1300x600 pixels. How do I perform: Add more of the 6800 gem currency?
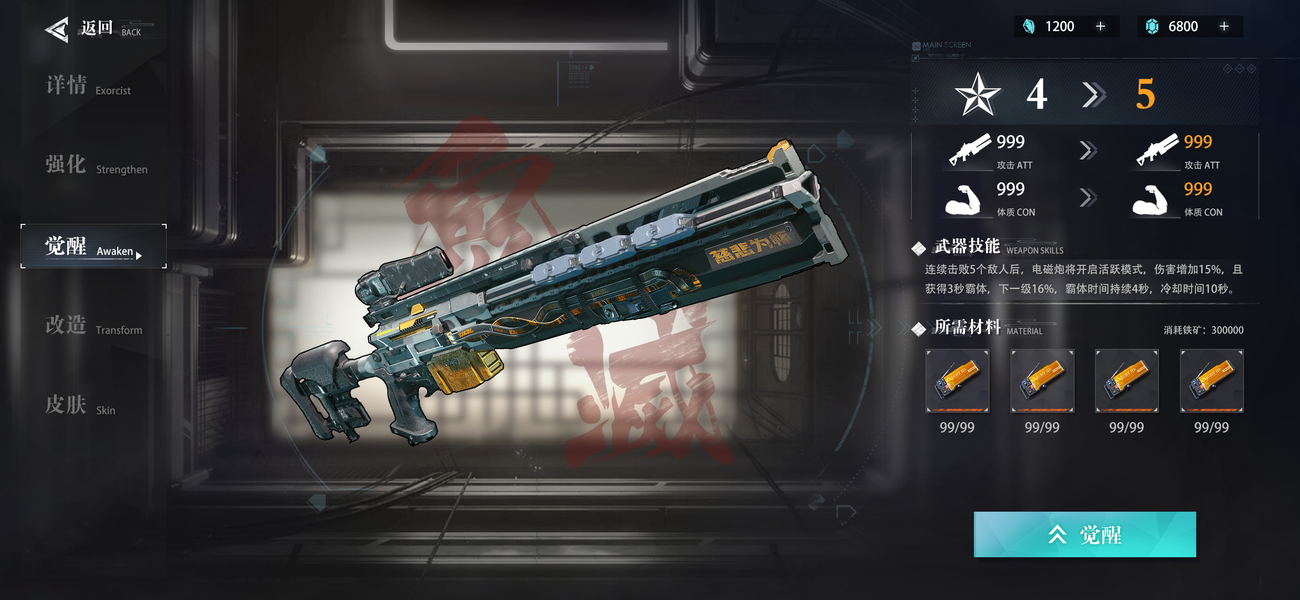(1224, 27)
